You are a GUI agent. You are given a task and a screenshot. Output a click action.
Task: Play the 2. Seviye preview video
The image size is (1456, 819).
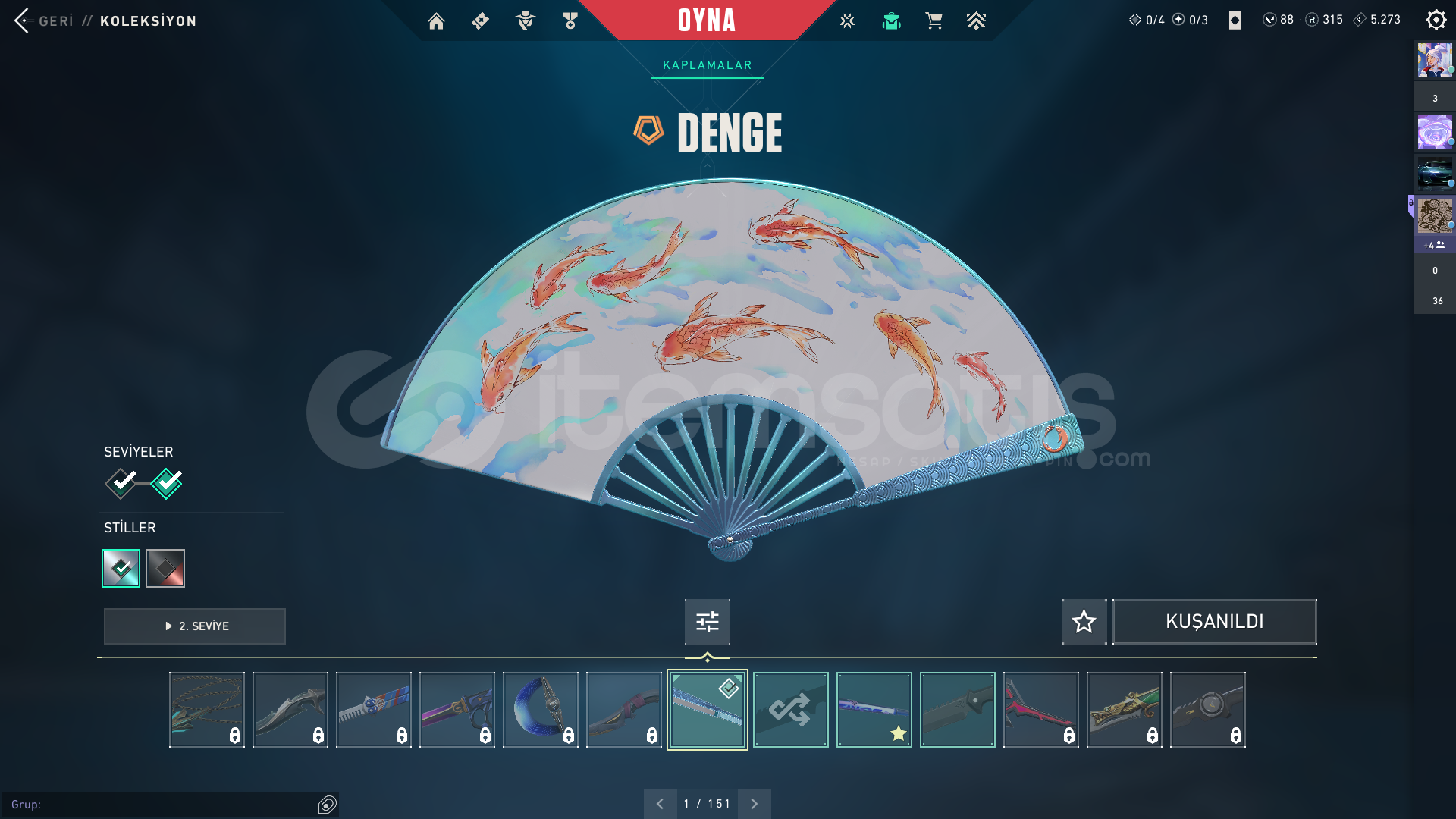click(x=195, y=626)
